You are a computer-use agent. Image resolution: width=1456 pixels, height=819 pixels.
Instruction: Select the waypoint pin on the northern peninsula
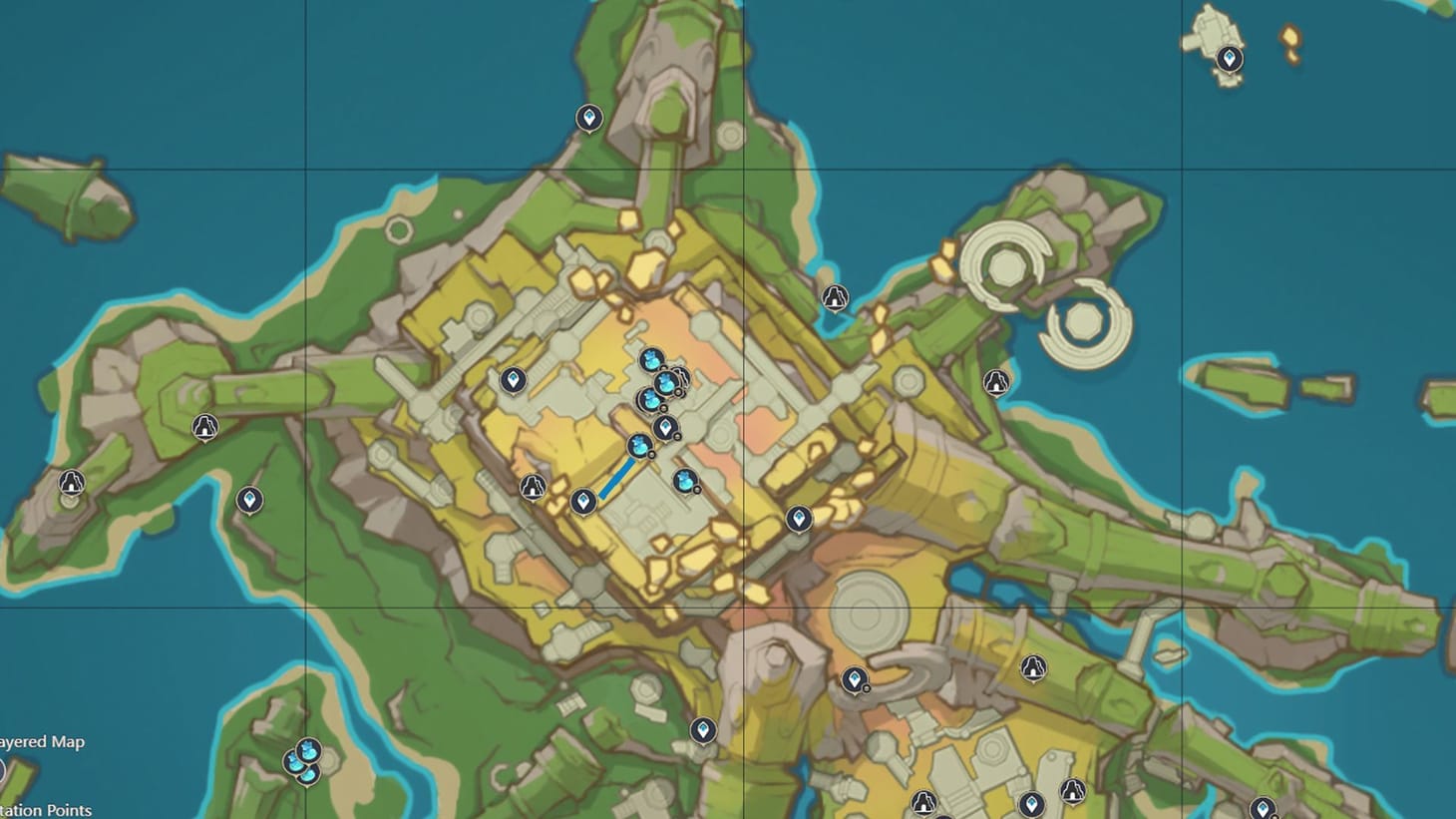(590, 117)
